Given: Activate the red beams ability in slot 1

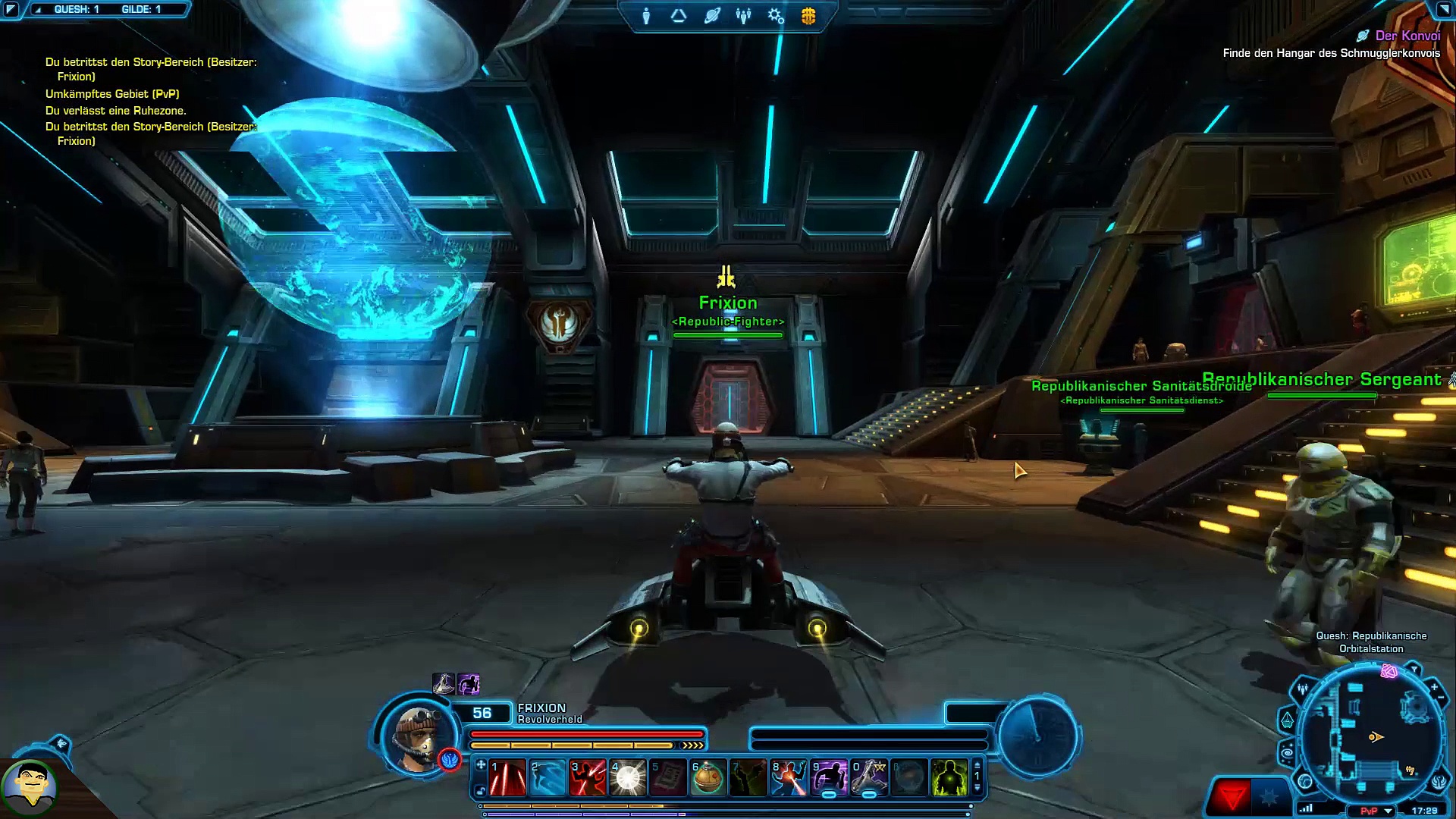Looking at the screenshot, I should point(507,778).
